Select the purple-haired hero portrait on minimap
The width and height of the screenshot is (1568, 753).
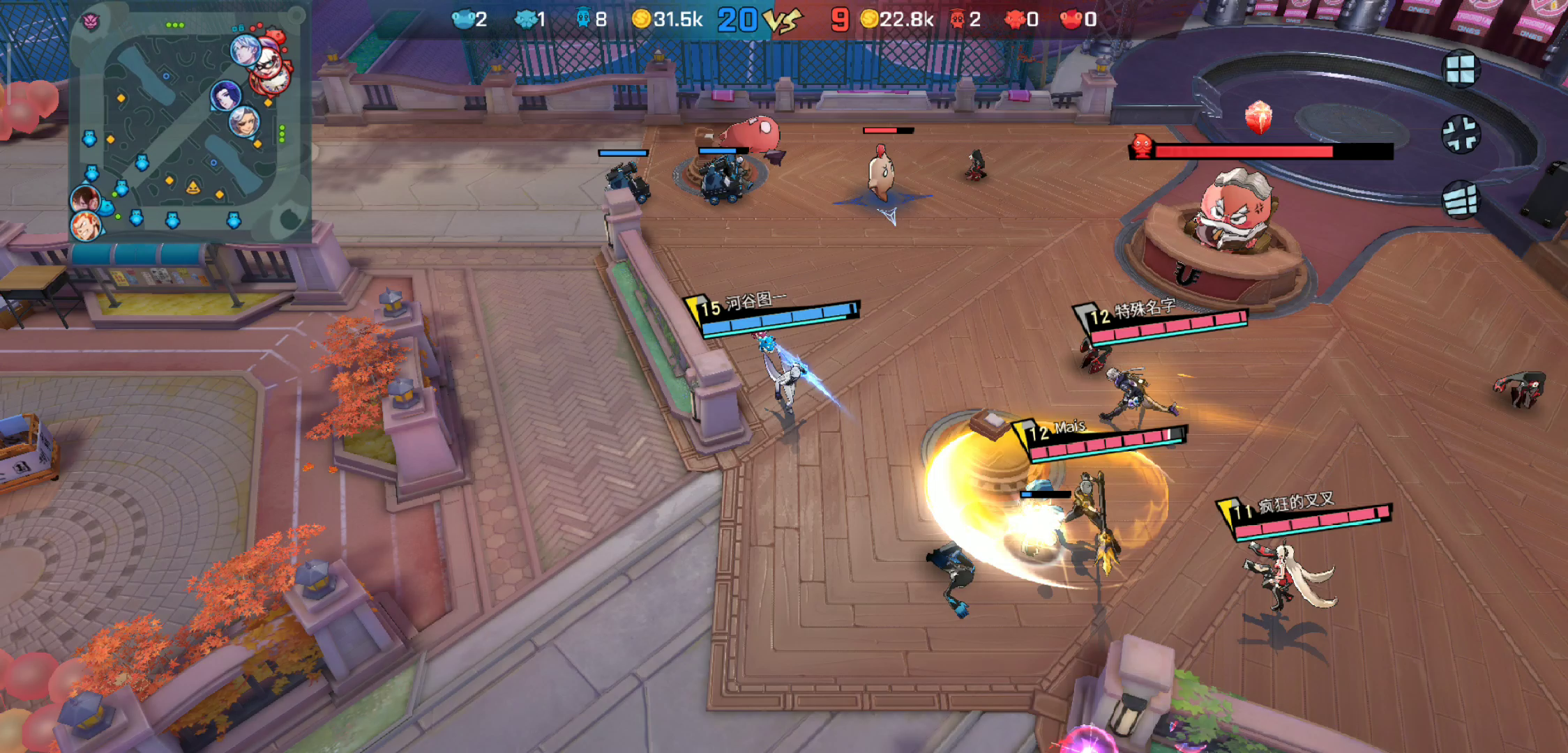(x=226, y=96)
